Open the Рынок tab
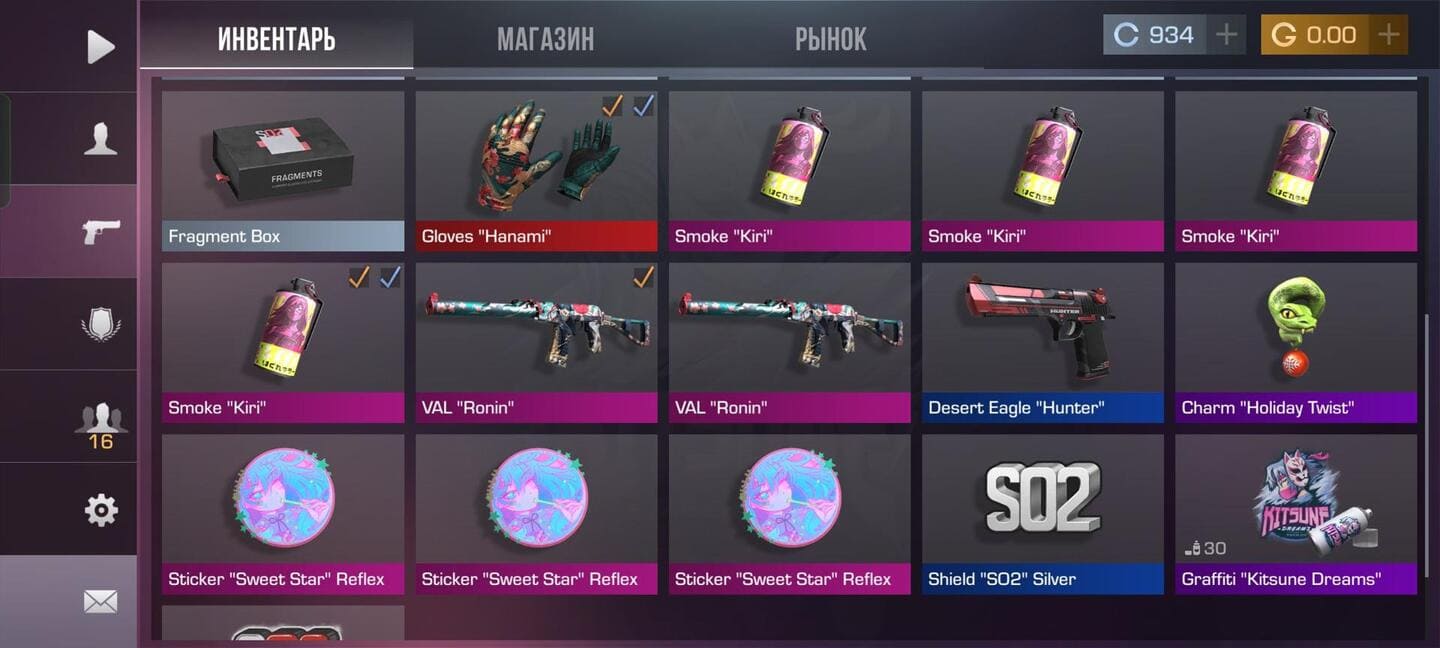Screen dimensions: 1440x648 tap(830, 39)
